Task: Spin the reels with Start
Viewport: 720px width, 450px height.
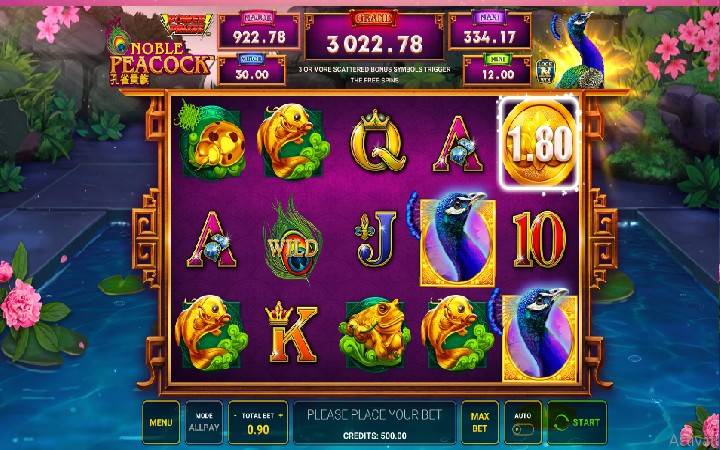Action: pos(577,422)
